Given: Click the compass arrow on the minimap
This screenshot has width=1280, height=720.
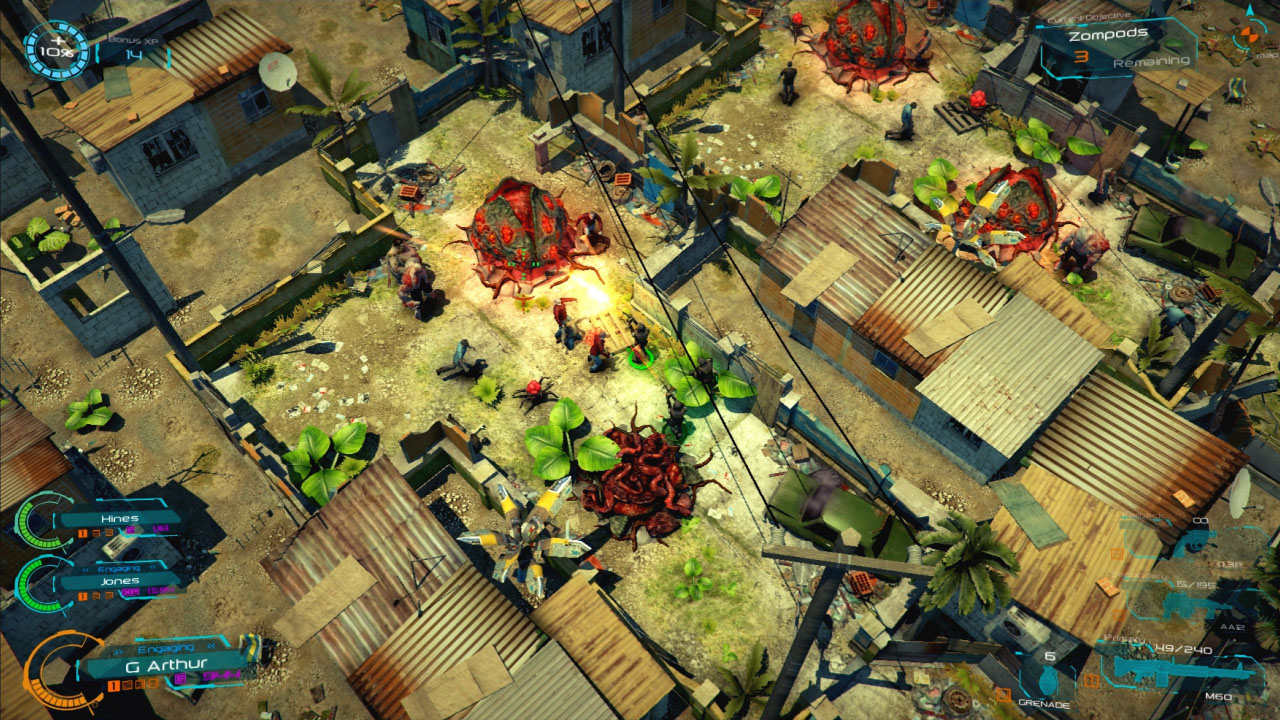Looking at the screenshot, I should pos(1250,10).
